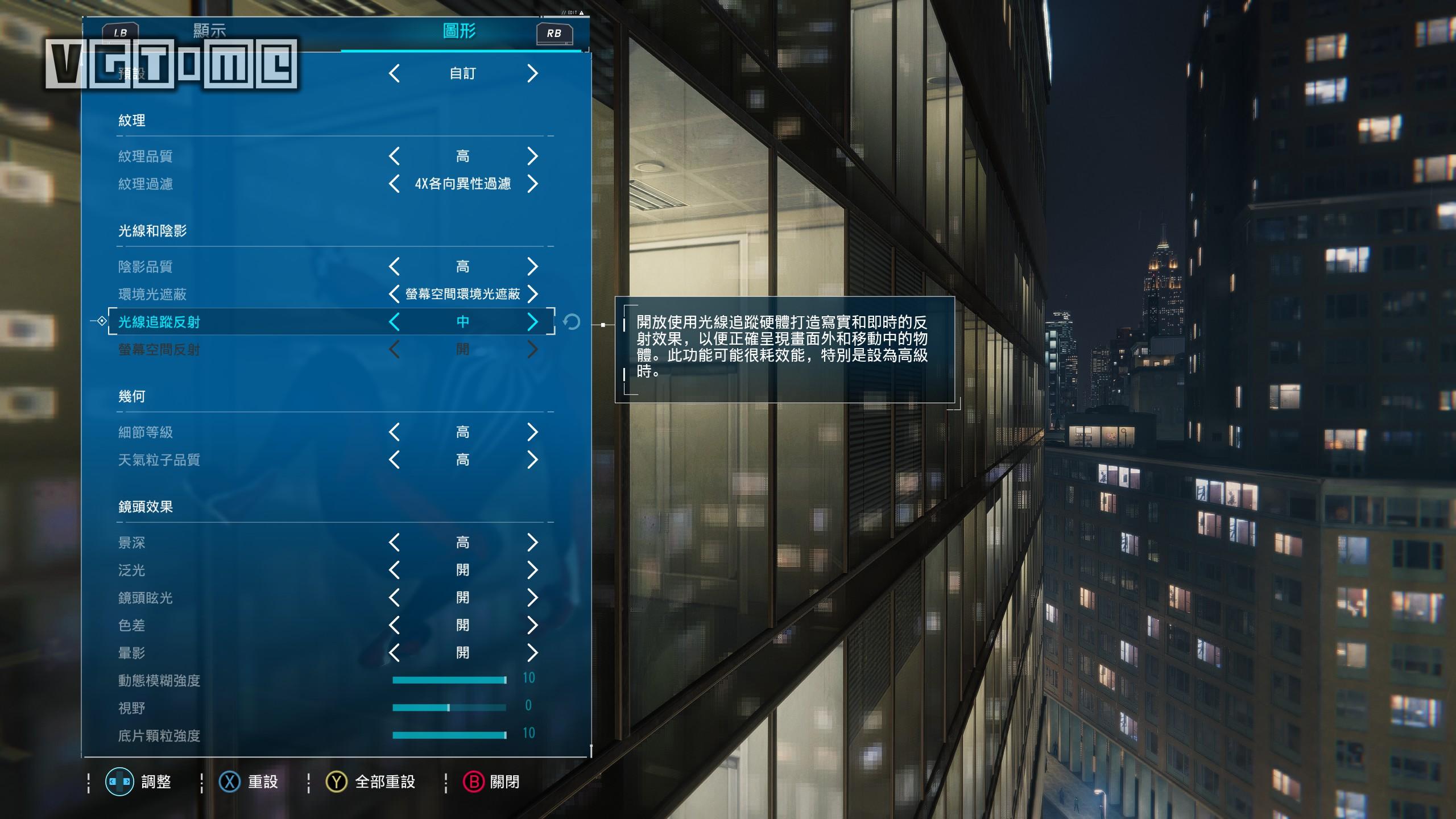Lower 景深 using its left arrow
The image size is (1456, 819).
click(x=394, y=543)
